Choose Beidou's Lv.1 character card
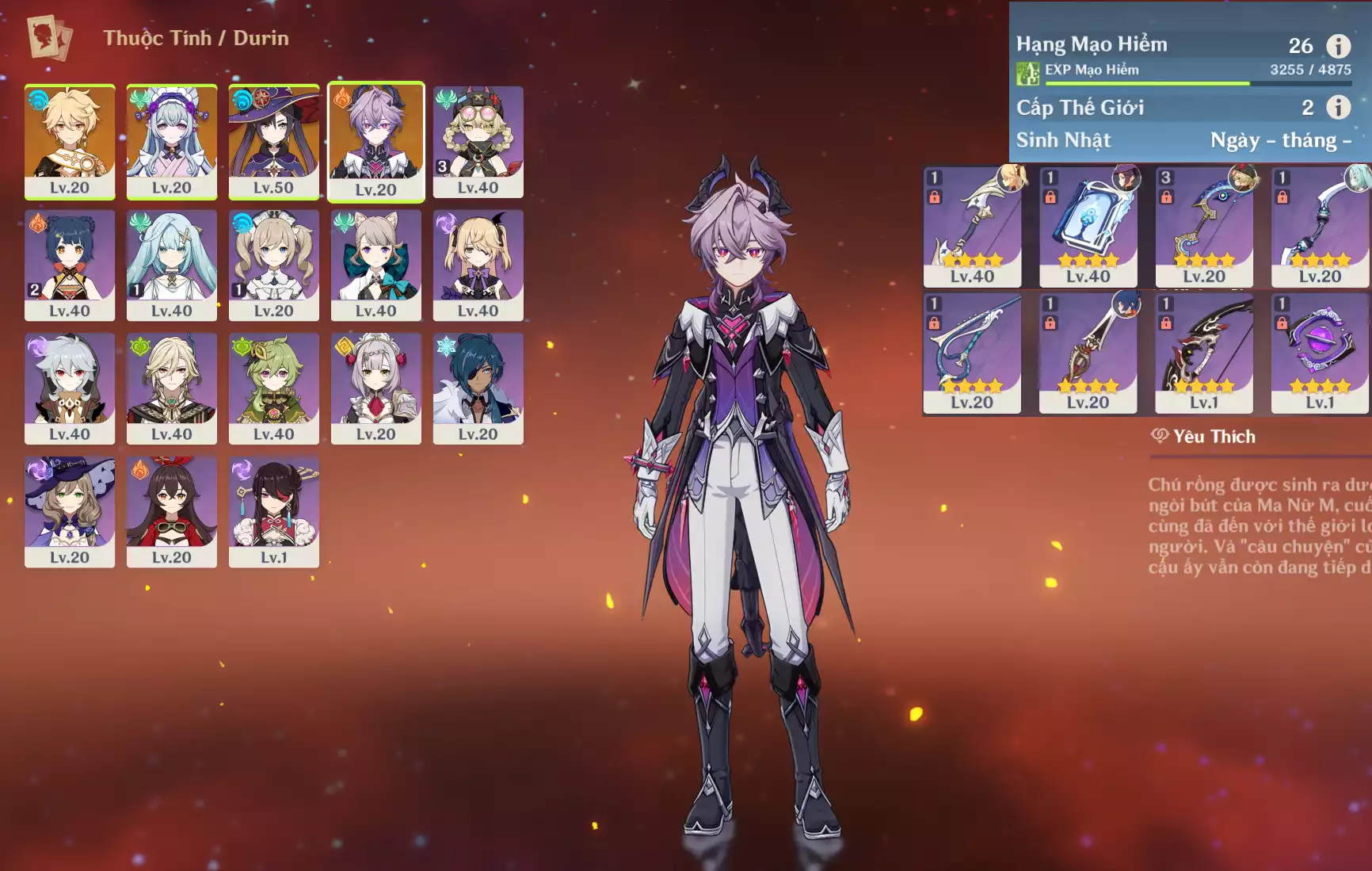The image size is (1372, 871). 273,511
